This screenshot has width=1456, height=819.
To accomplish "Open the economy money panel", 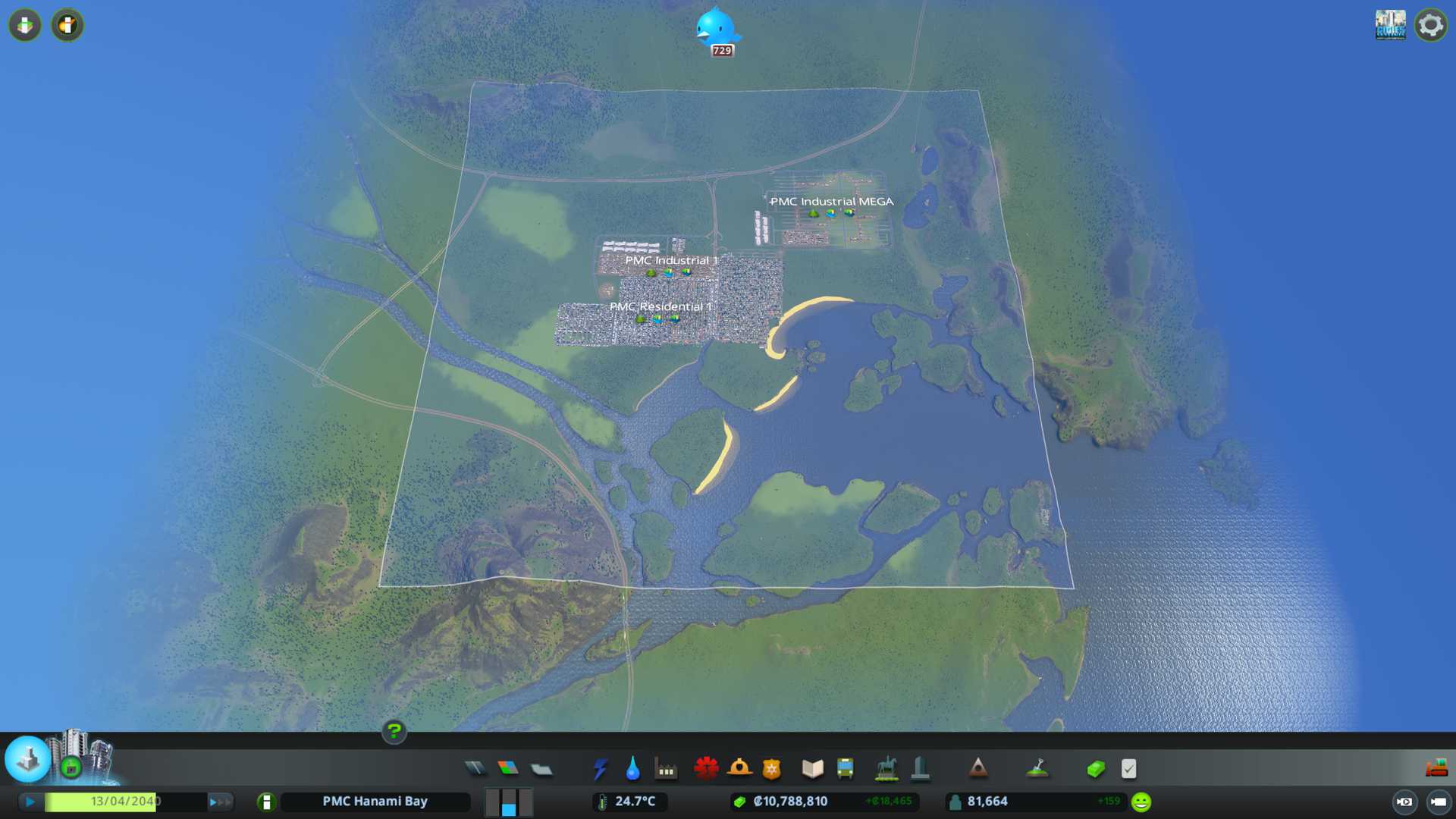I will tap(1096, 769).
